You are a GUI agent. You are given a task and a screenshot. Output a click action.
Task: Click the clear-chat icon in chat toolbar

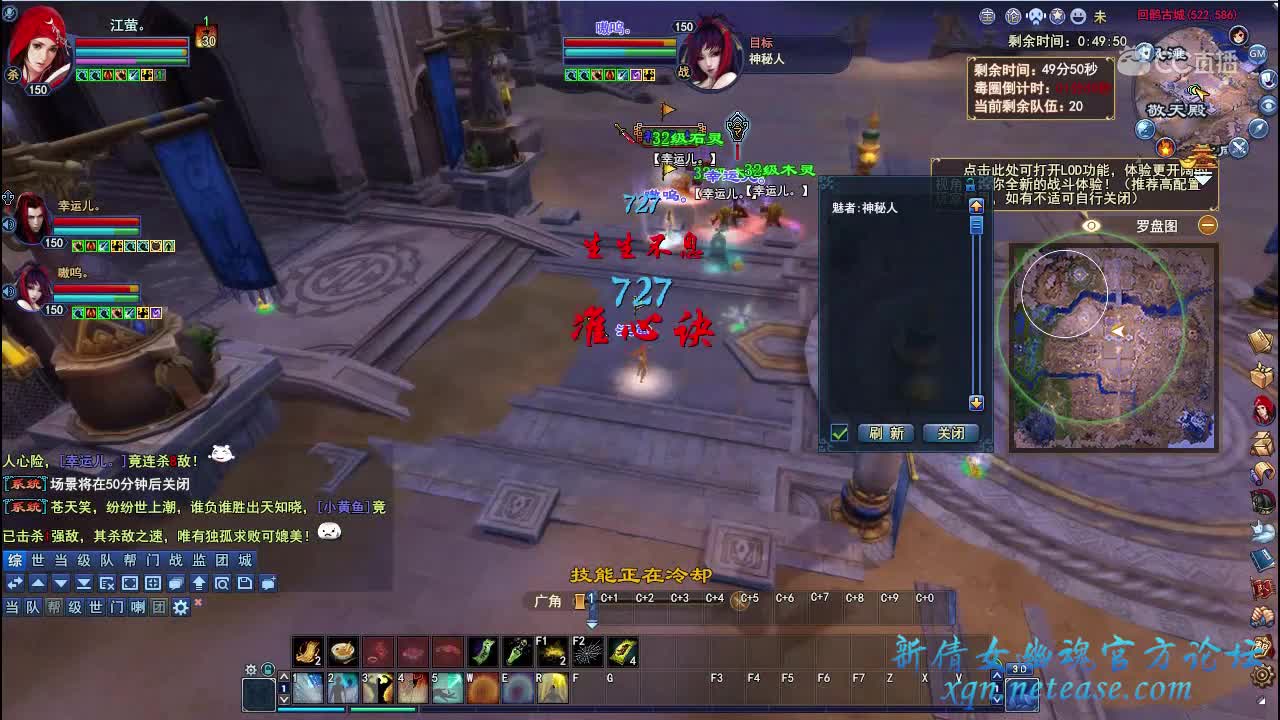pos(110,584)
